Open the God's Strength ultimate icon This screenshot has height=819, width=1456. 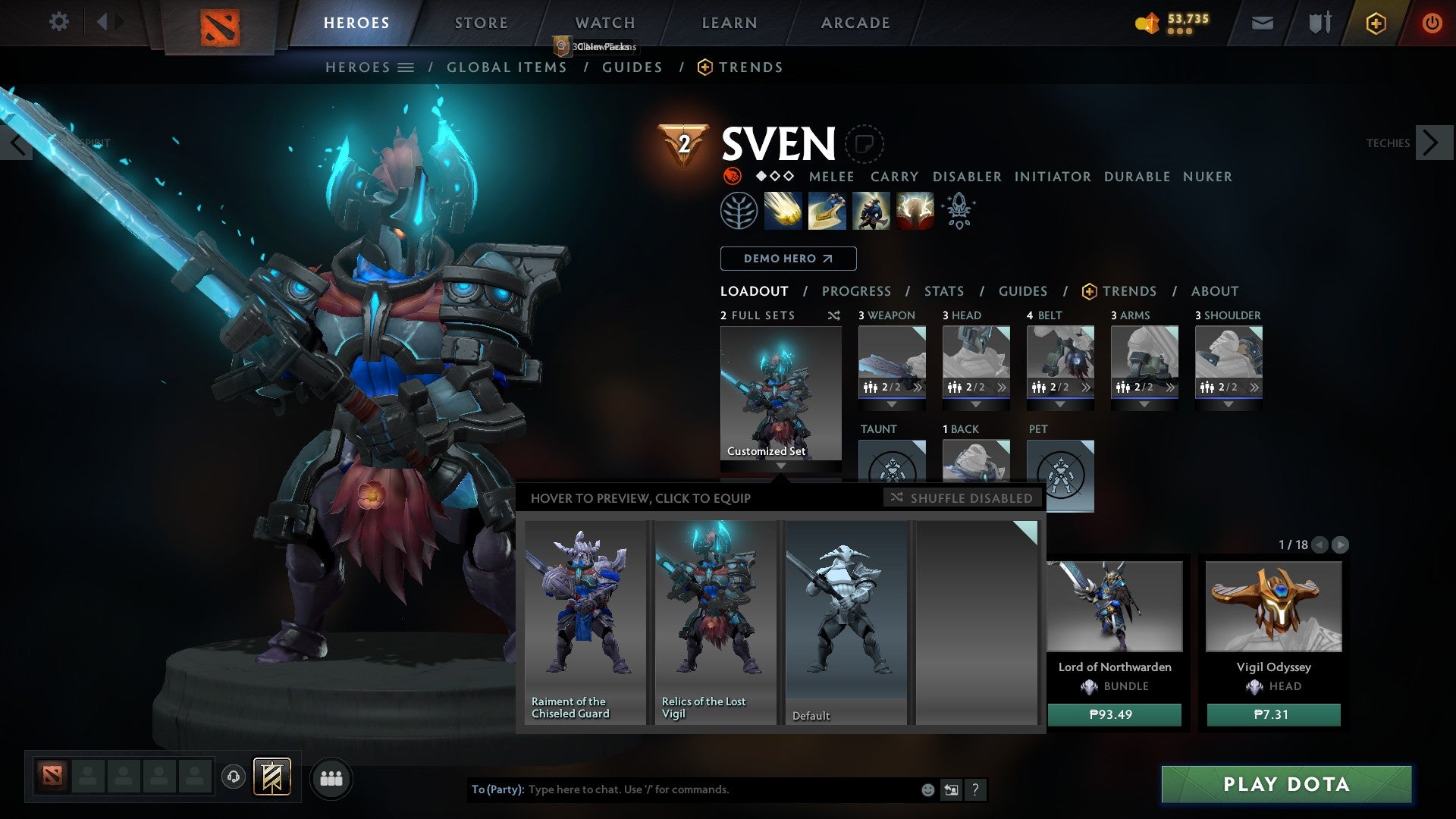915,211
